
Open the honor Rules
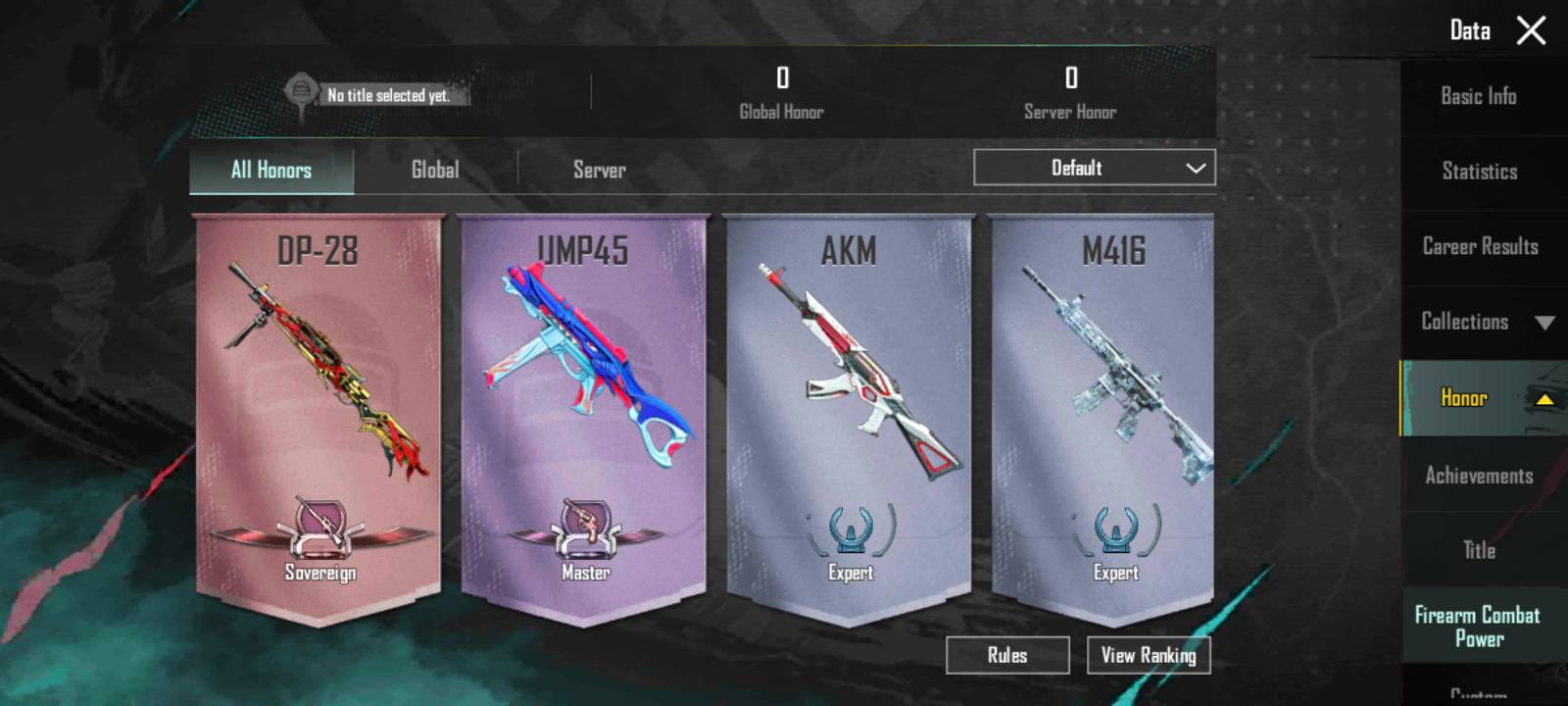coord(1007,655)
